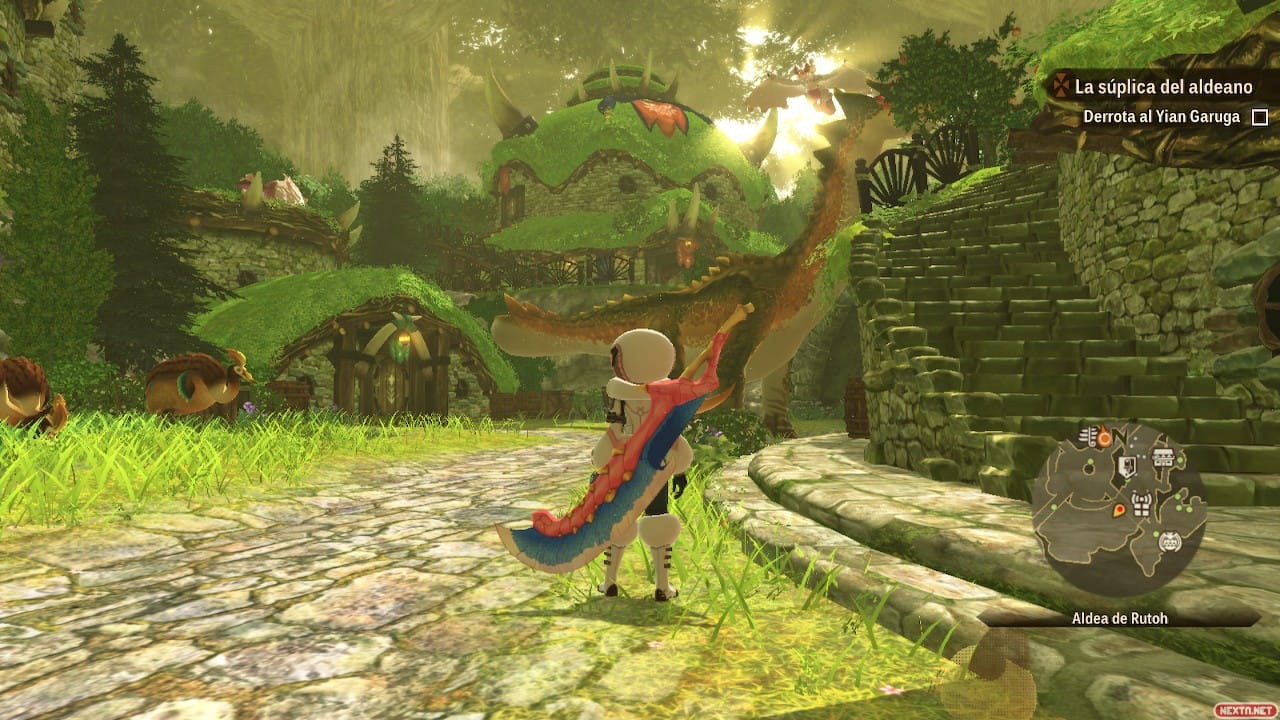The width and height of the screenshot is (1280, 720).
Task: Click the 'Aldea de Rutoh' location label
Action: tap(1119, 618)
